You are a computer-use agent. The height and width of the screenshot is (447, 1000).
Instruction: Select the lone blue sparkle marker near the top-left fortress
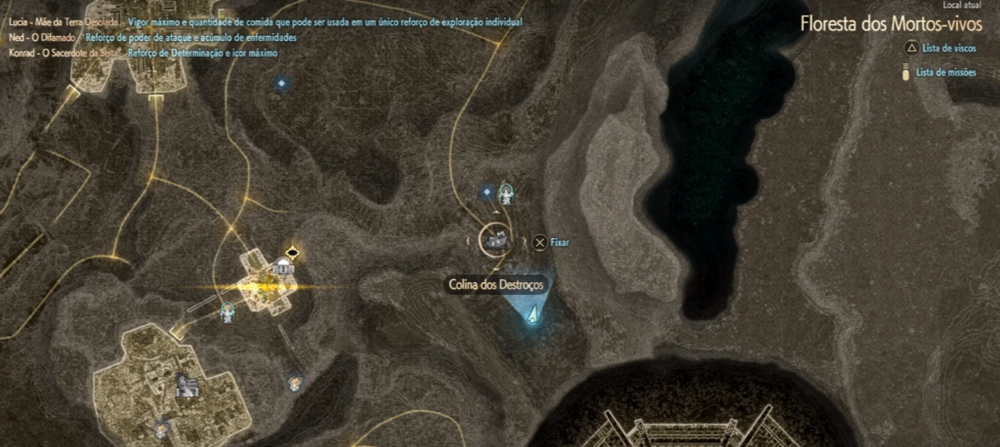(281, 82)
